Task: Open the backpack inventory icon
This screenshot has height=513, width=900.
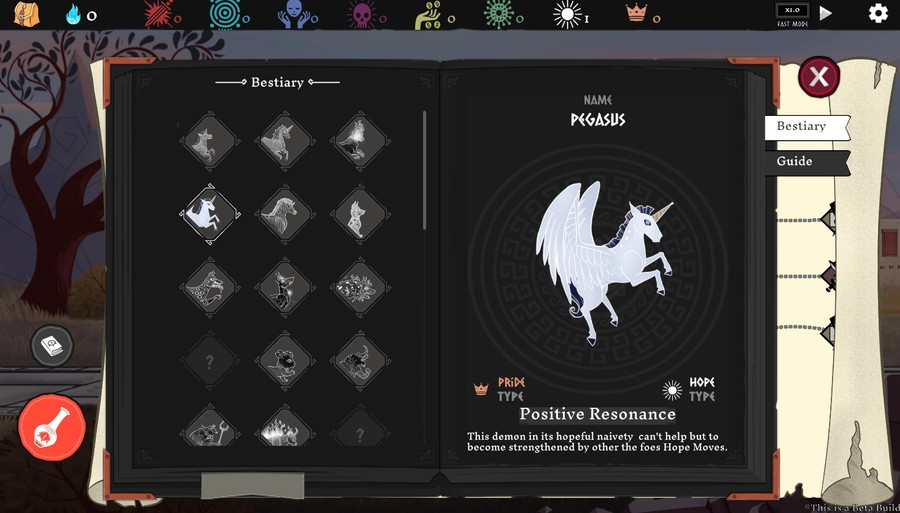Action: pos(27,14)
